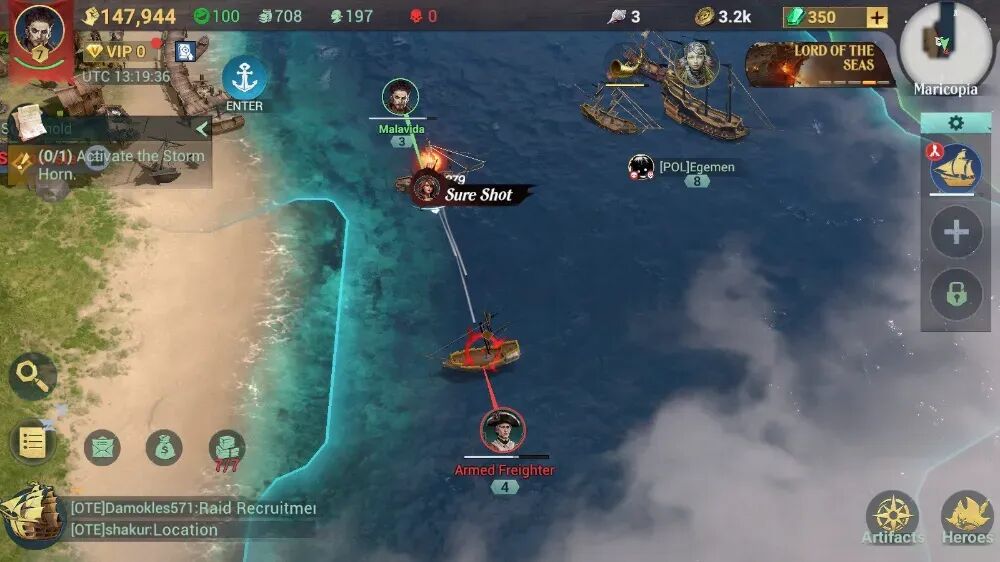Screen dimensions: 1000x562
Task: Open the money bag icon
Action: tap(164, 447)
